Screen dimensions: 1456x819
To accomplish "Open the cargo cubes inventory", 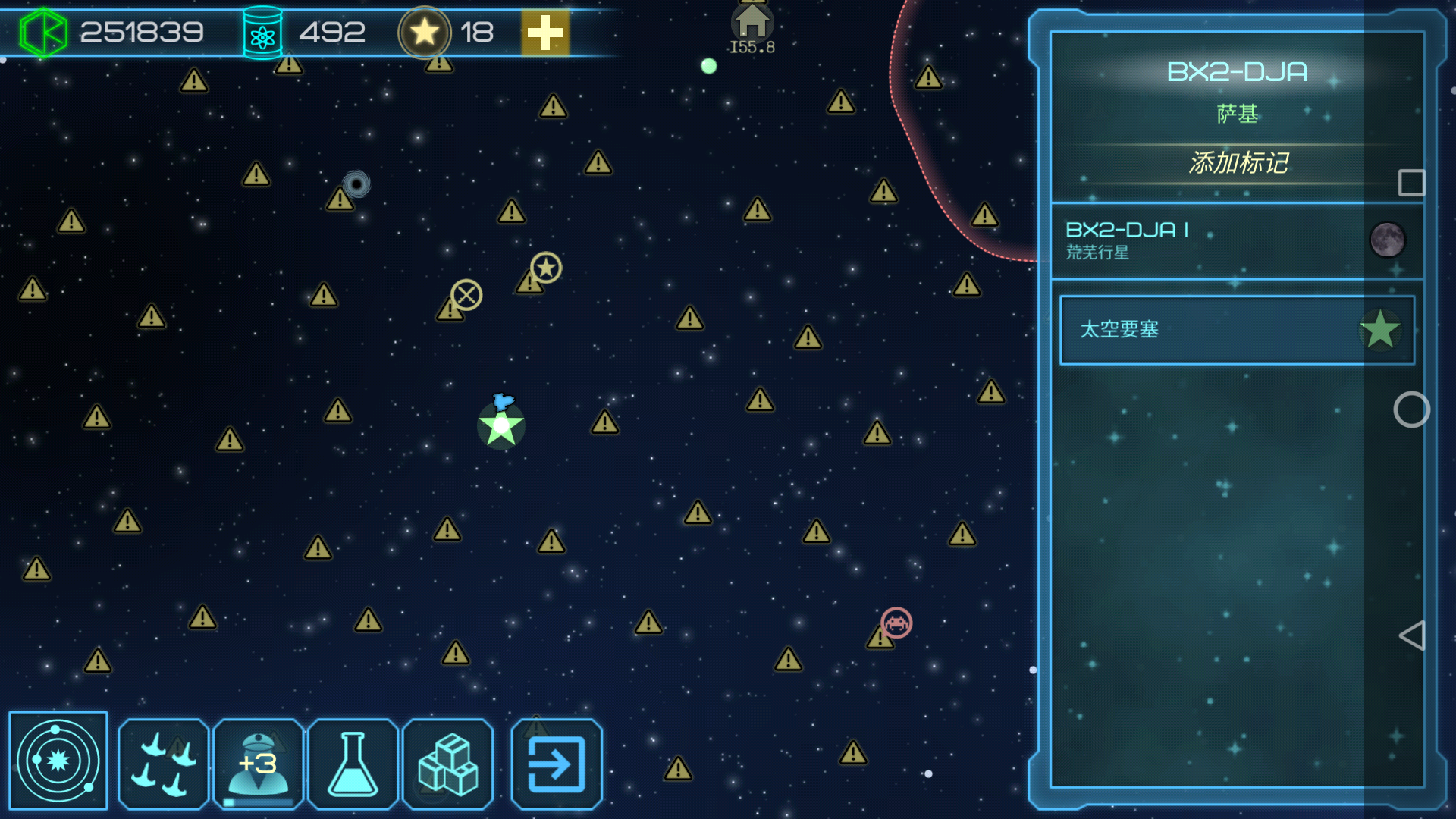I will [x=447, y=764].
